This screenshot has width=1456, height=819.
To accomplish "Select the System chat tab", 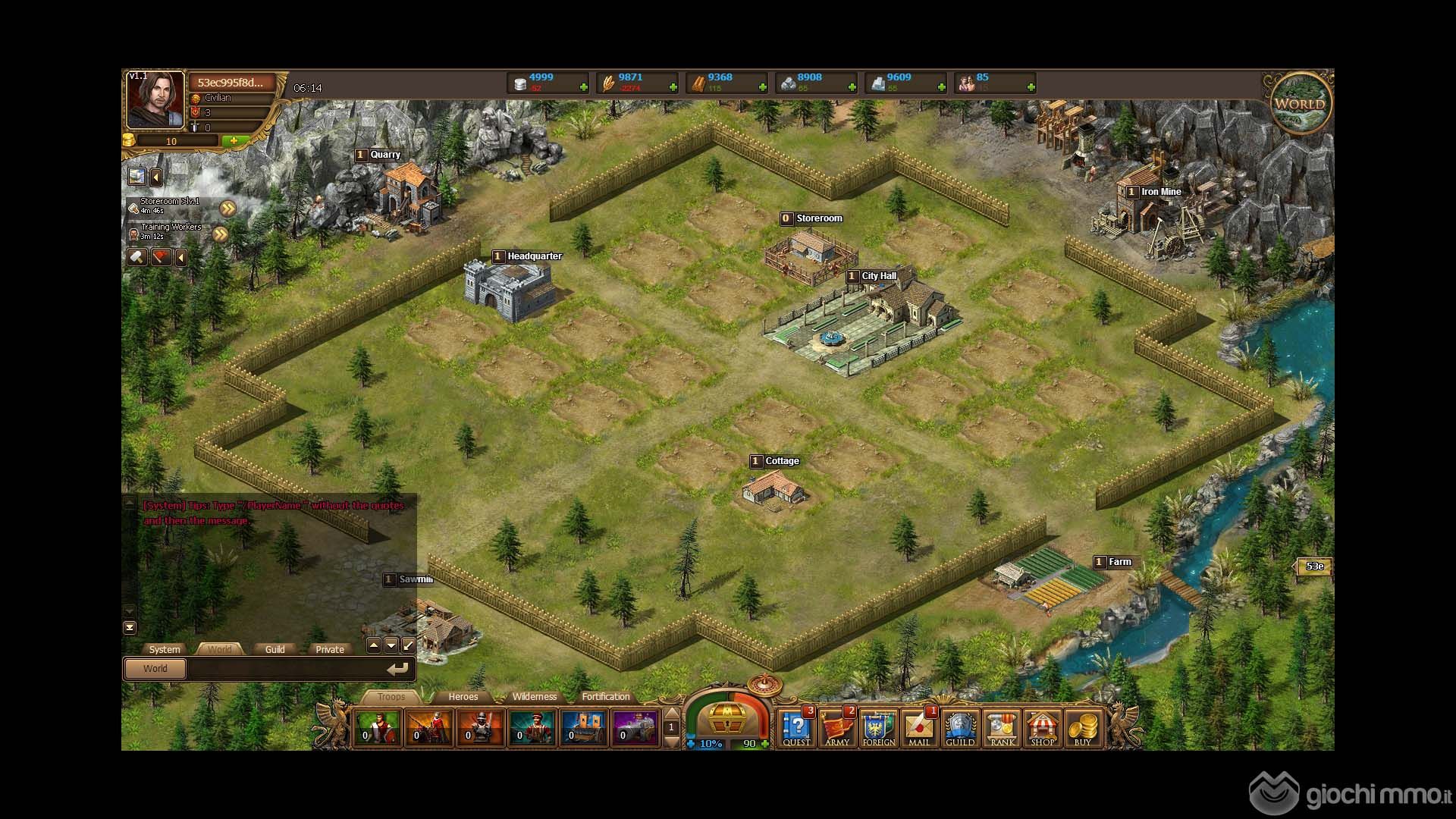I will pyautogui.click(x=165, y=649).
